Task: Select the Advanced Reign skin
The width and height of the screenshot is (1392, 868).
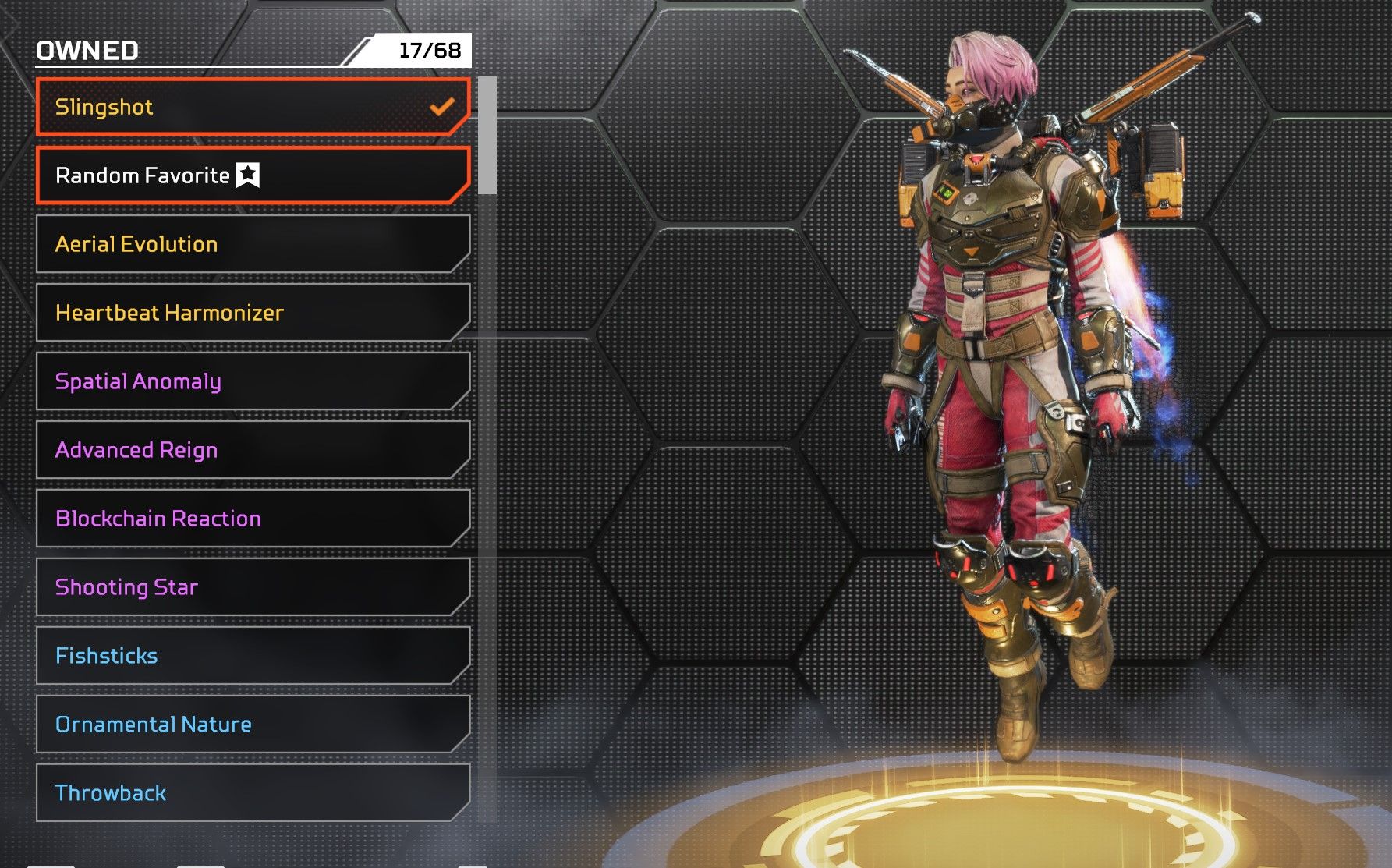Action: (253, 450)
